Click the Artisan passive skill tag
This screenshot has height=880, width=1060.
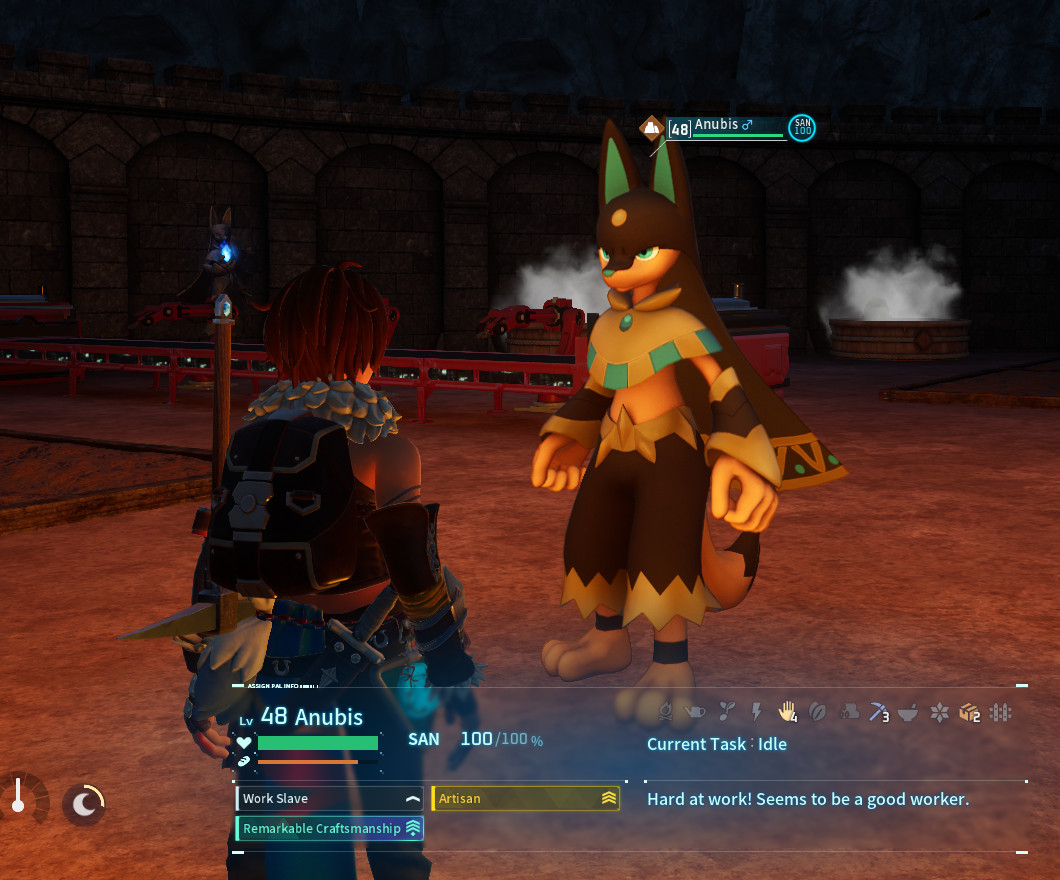click(x=525, y=798)
